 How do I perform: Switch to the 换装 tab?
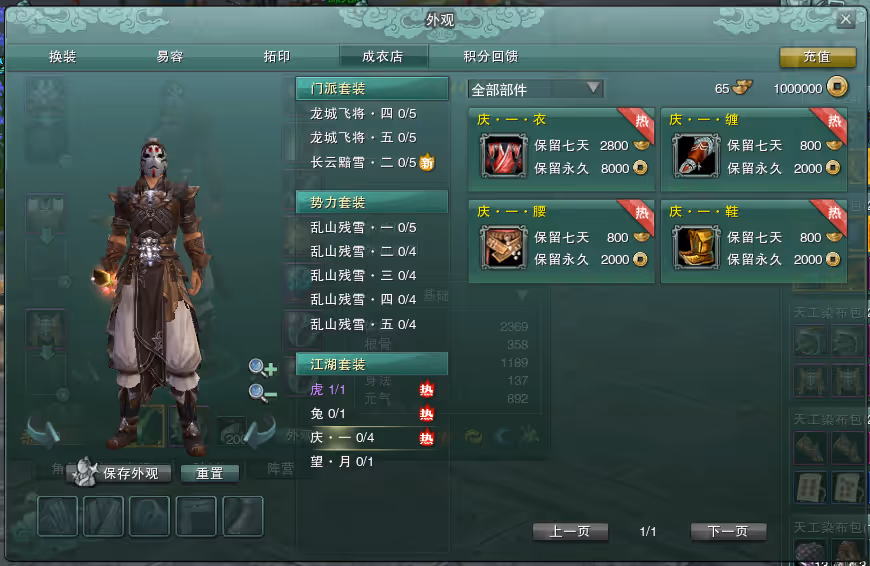click(62, 57)
